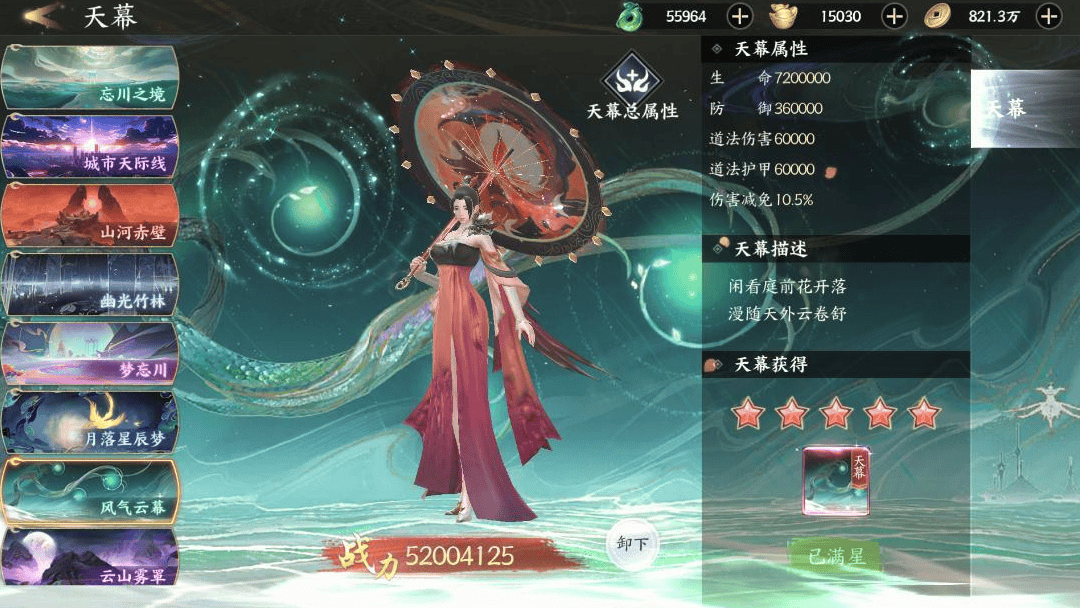Image resolution: width=1080 pixels, height=608 pixels.
Task: Select the 月落星辰梦 backdrop
Action: [x=90, y=422]
